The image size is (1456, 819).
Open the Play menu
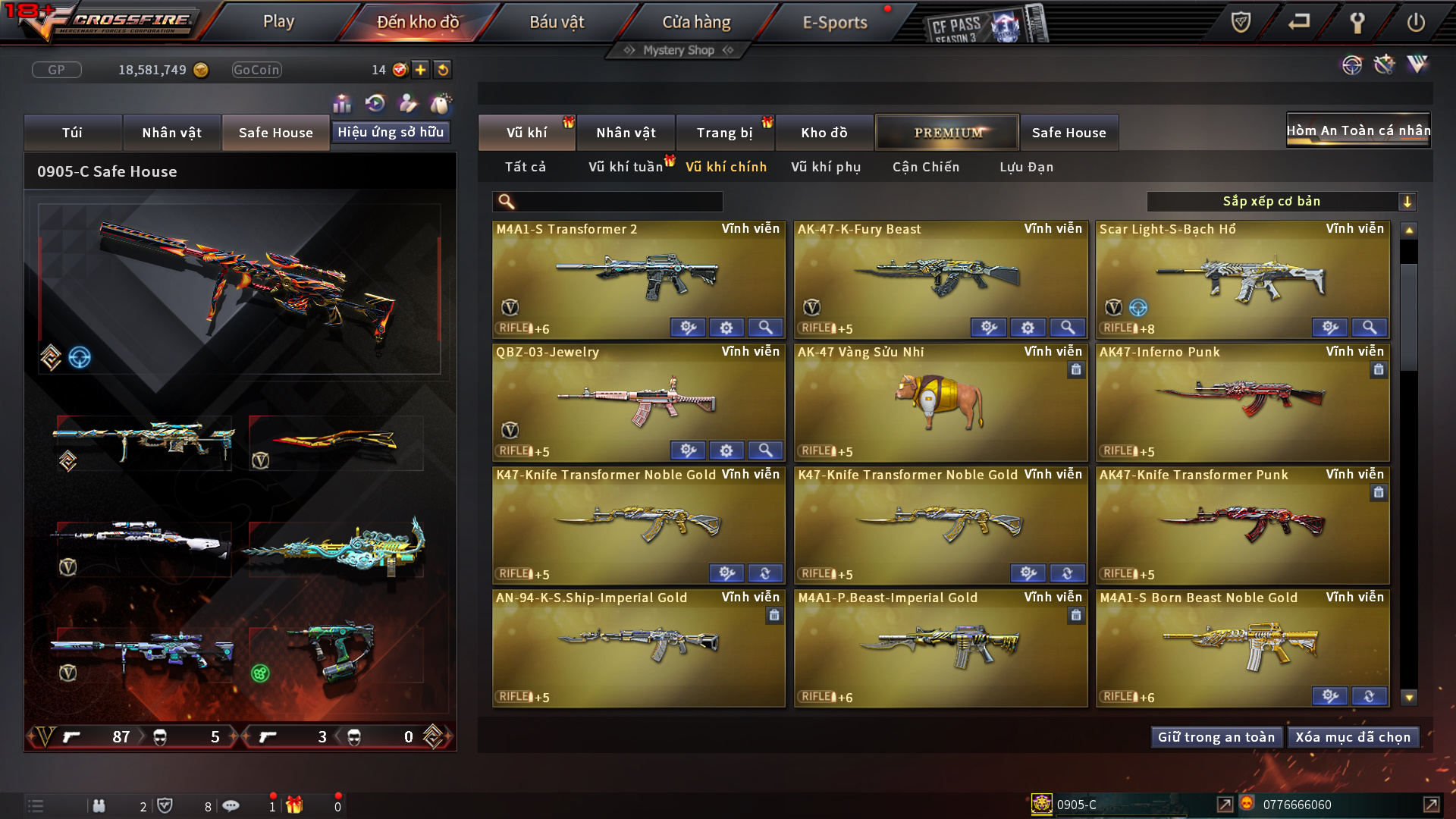pyautogui.click(x=278, y=22)
